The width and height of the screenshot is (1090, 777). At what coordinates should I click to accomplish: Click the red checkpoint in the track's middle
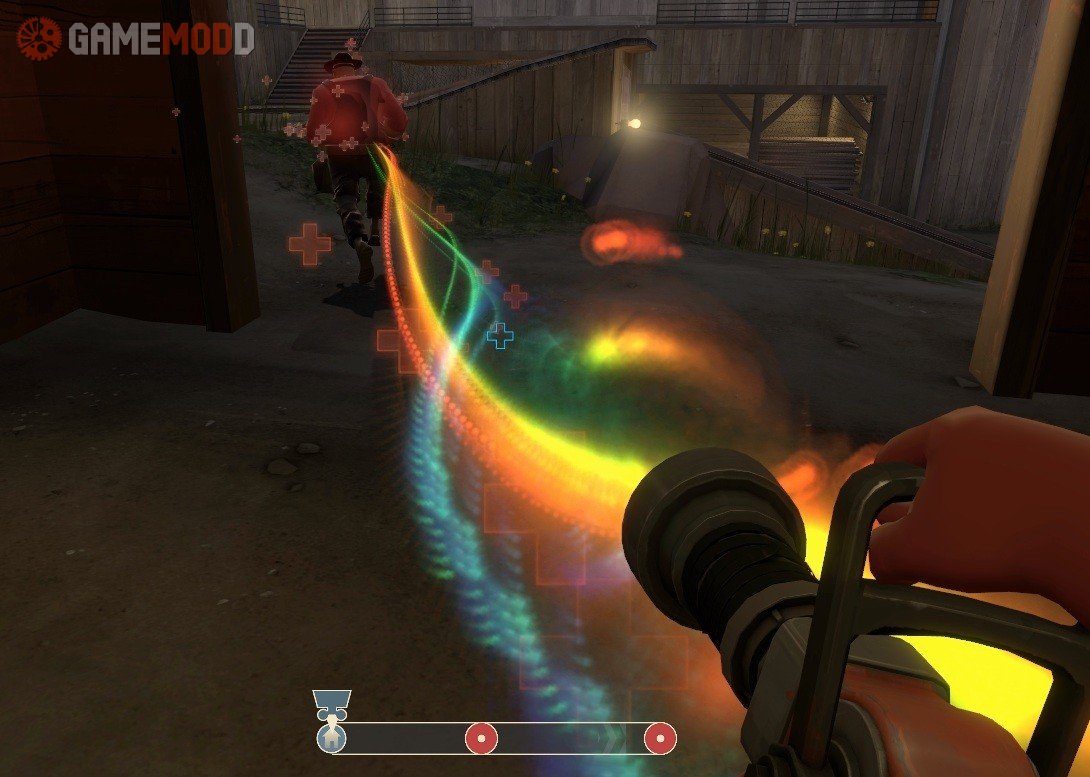click(x=481, y=739)
